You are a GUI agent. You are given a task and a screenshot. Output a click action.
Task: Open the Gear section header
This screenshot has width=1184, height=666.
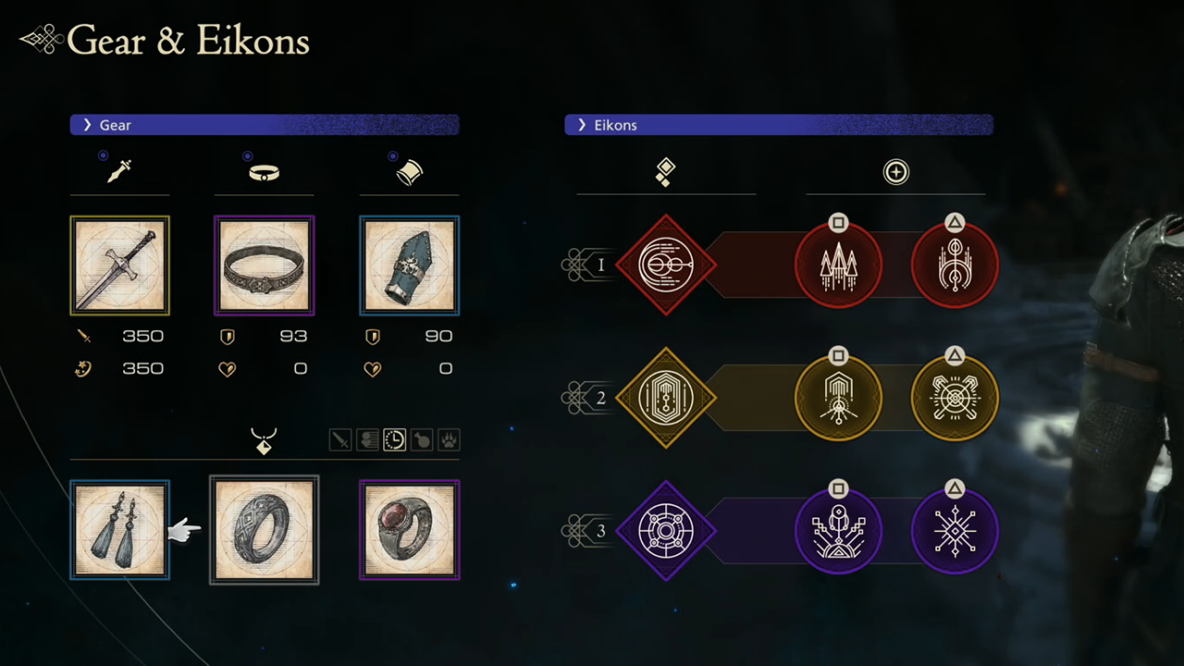click(264, 125)
